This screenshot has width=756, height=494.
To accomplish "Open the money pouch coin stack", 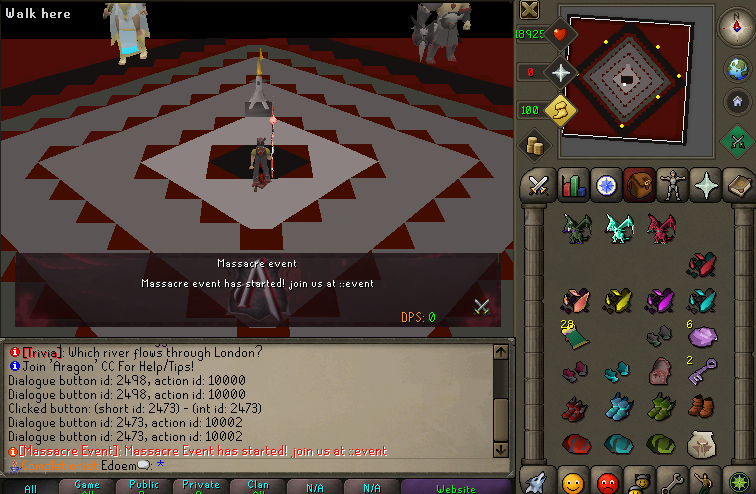I will tap(533, 145).
